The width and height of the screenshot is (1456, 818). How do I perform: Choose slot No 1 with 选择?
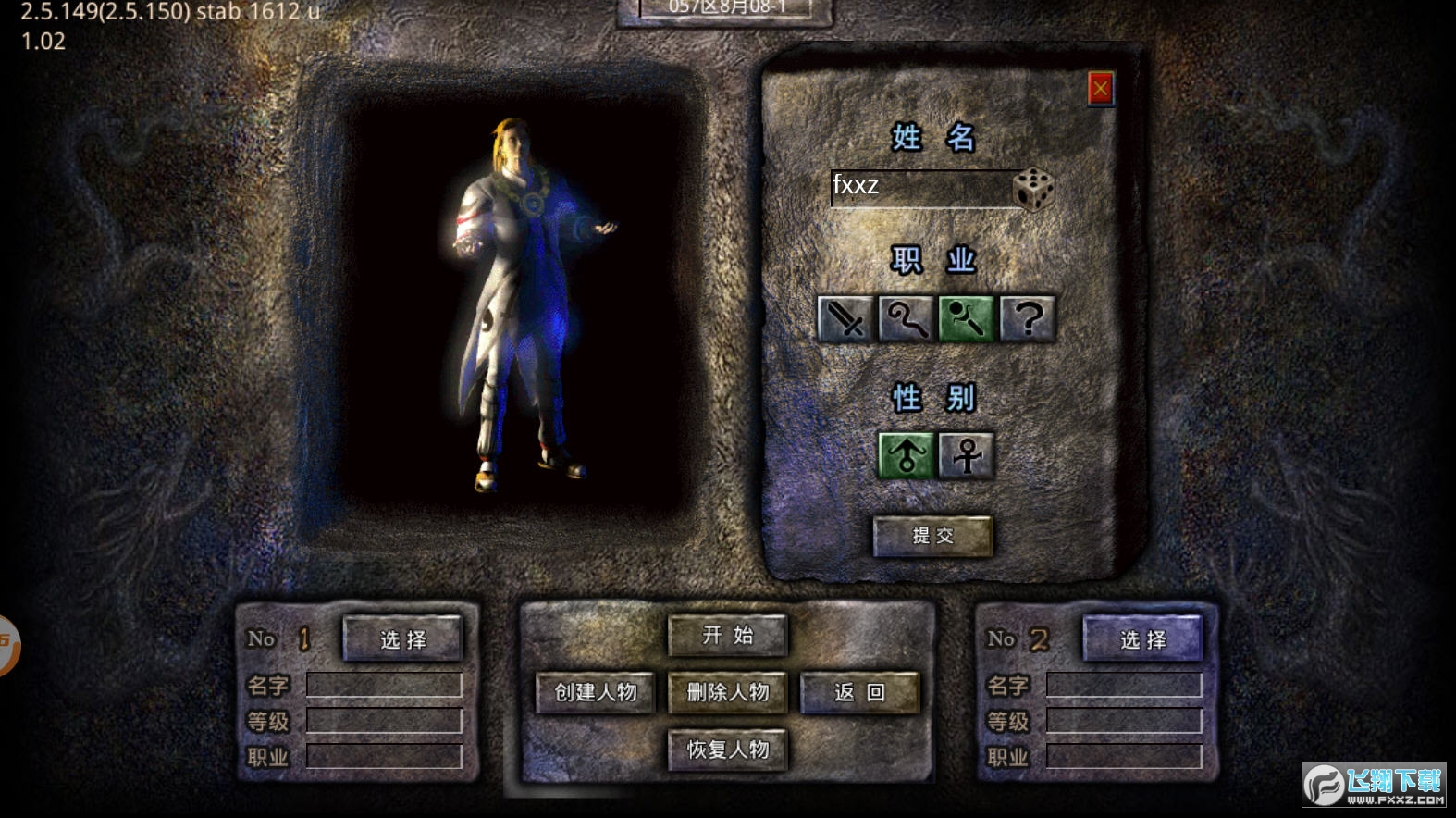[x=402, y=639]
